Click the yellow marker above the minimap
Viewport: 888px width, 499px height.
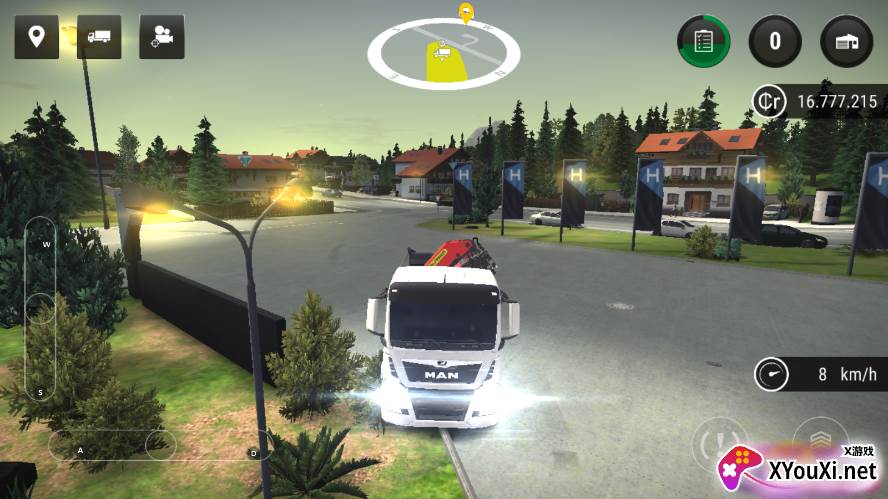[465, 12]
